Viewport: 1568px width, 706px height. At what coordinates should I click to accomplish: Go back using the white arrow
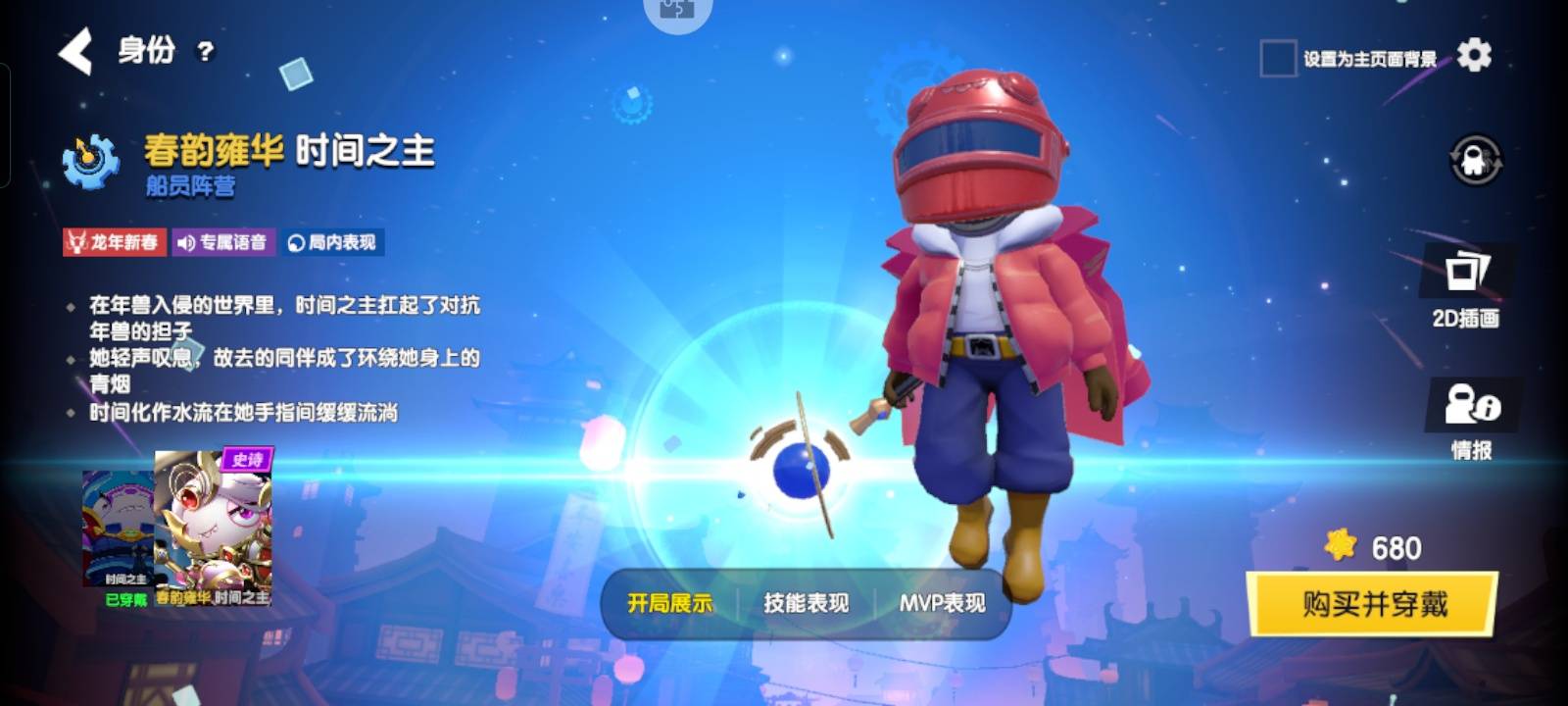75,51
